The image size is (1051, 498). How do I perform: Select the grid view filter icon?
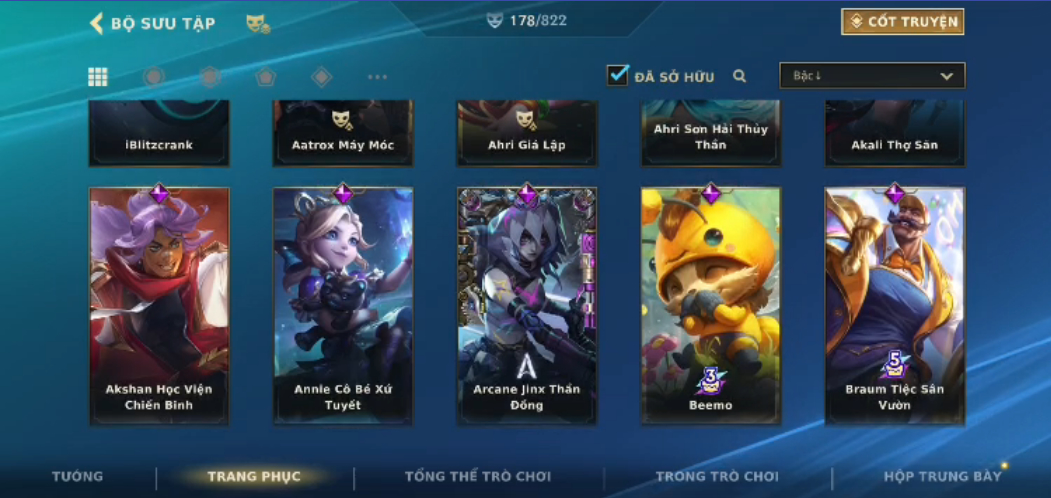tap(98, 77)
